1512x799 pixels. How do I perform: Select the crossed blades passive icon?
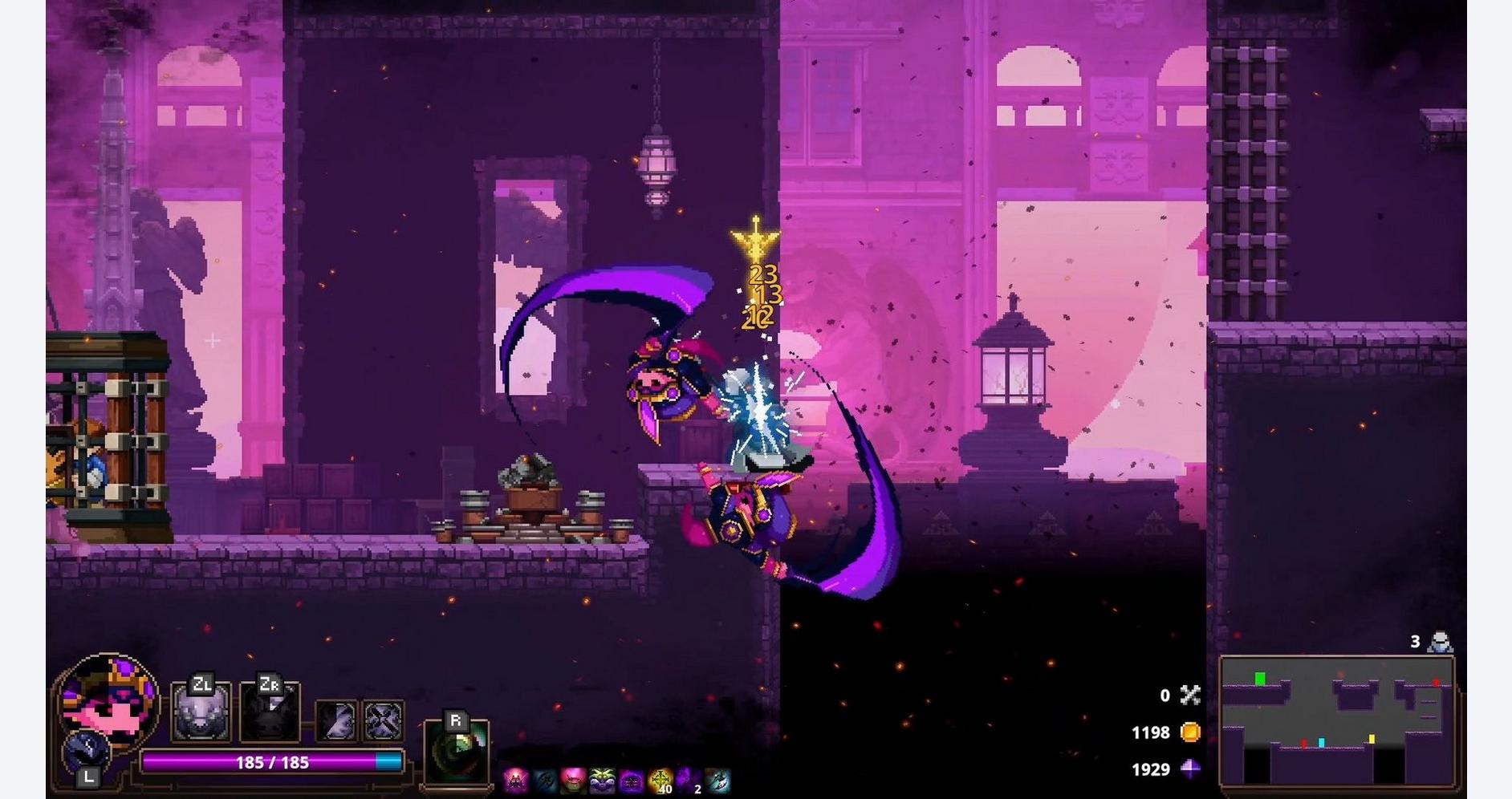[x=383, y=720]
